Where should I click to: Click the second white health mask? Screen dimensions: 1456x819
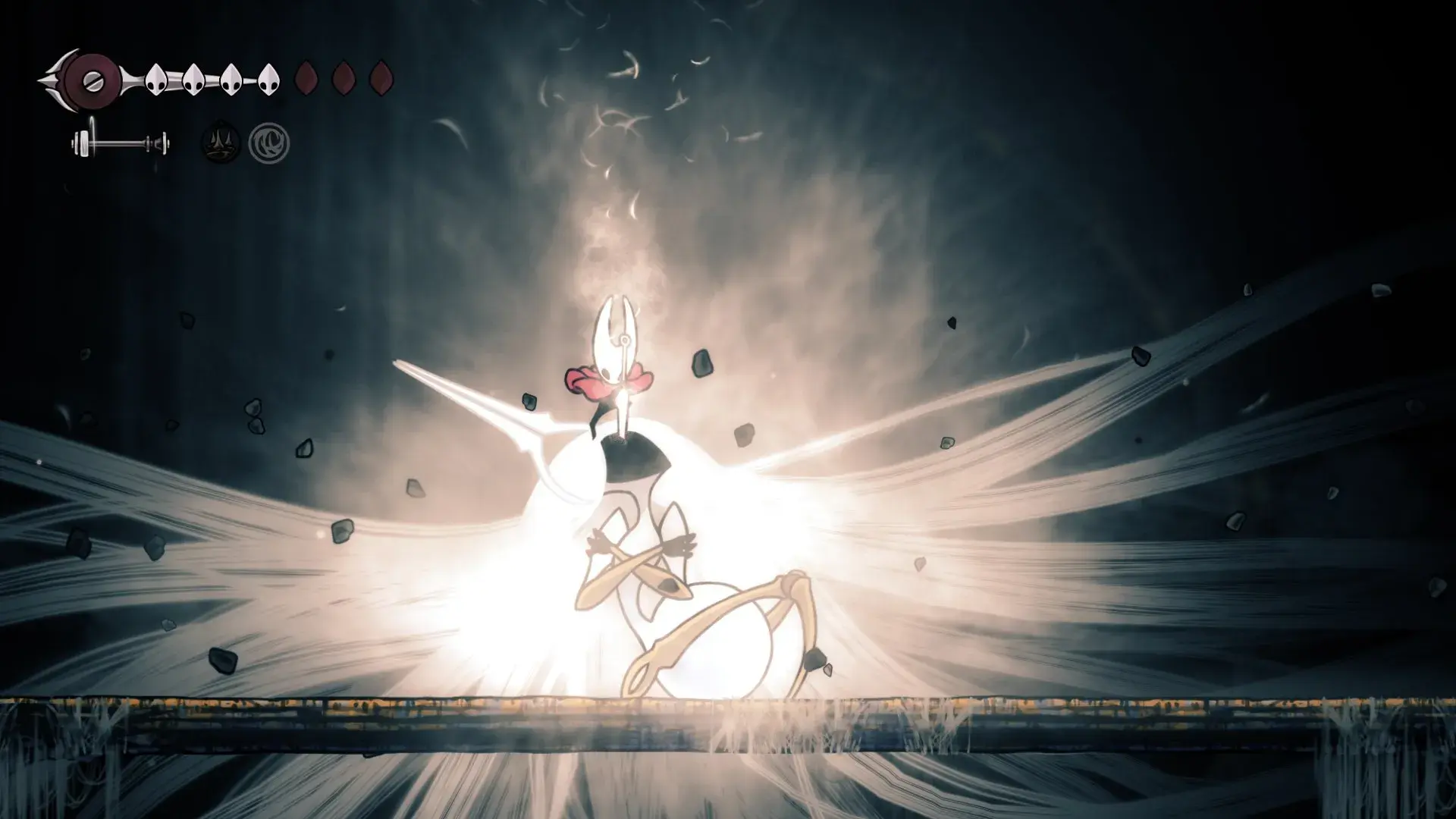tap(193, 78)
